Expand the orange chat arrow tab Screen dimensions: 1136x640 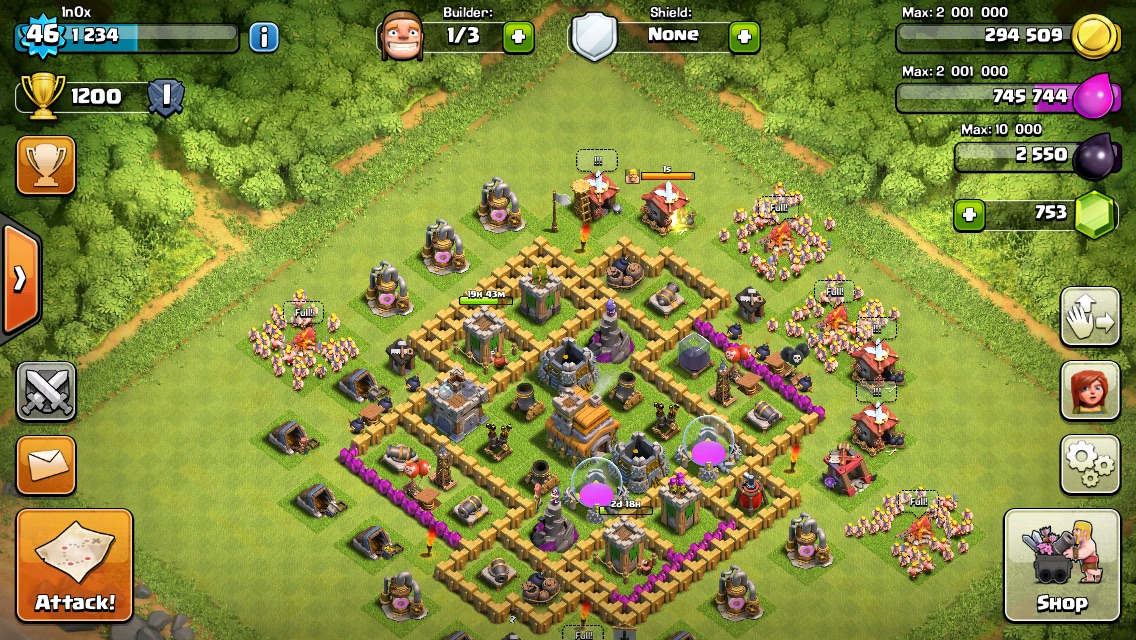tap(20, 278)
